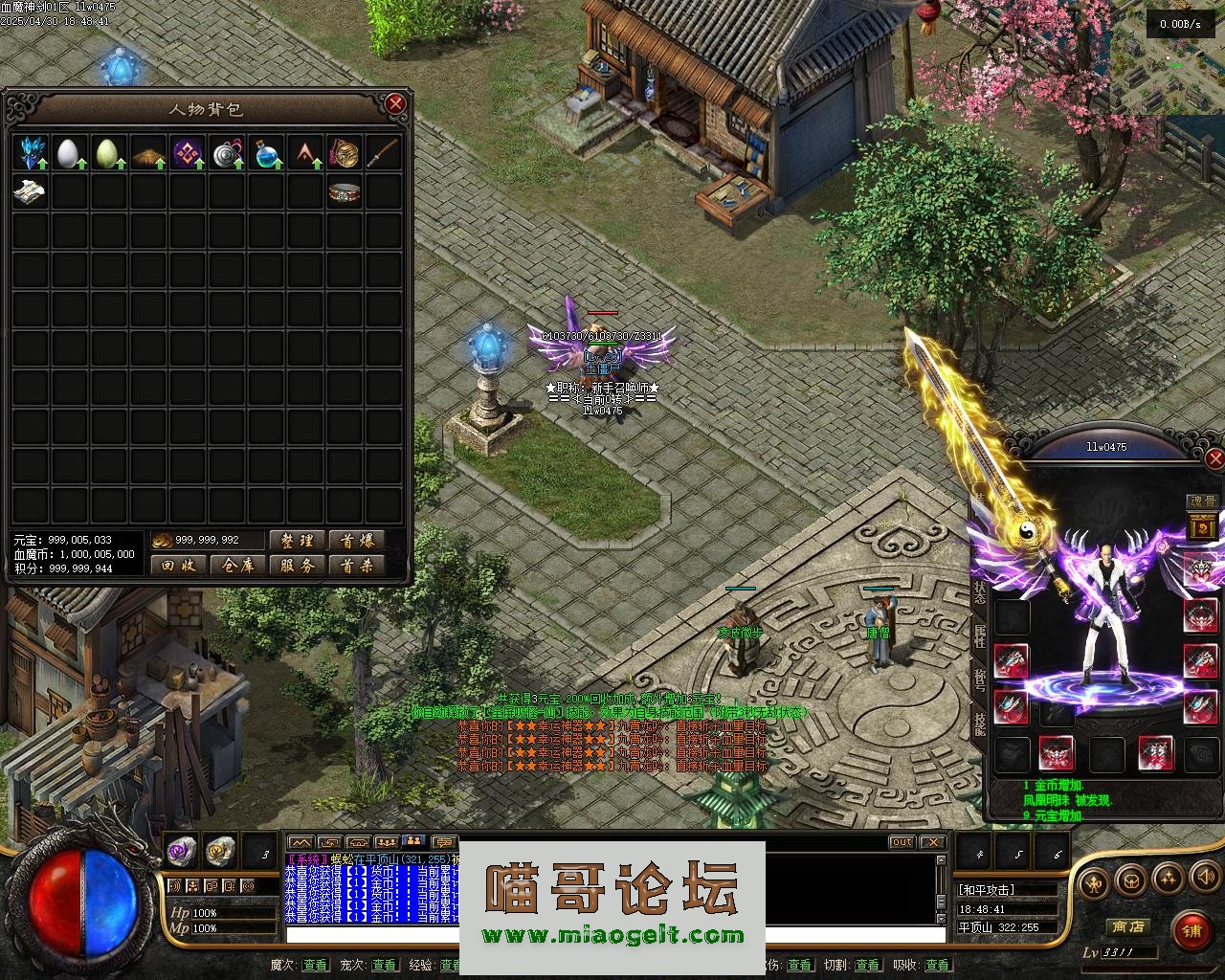Open the 仓库 warehouse
This screenshot has width=1225, height=980.
pos(238,566)
